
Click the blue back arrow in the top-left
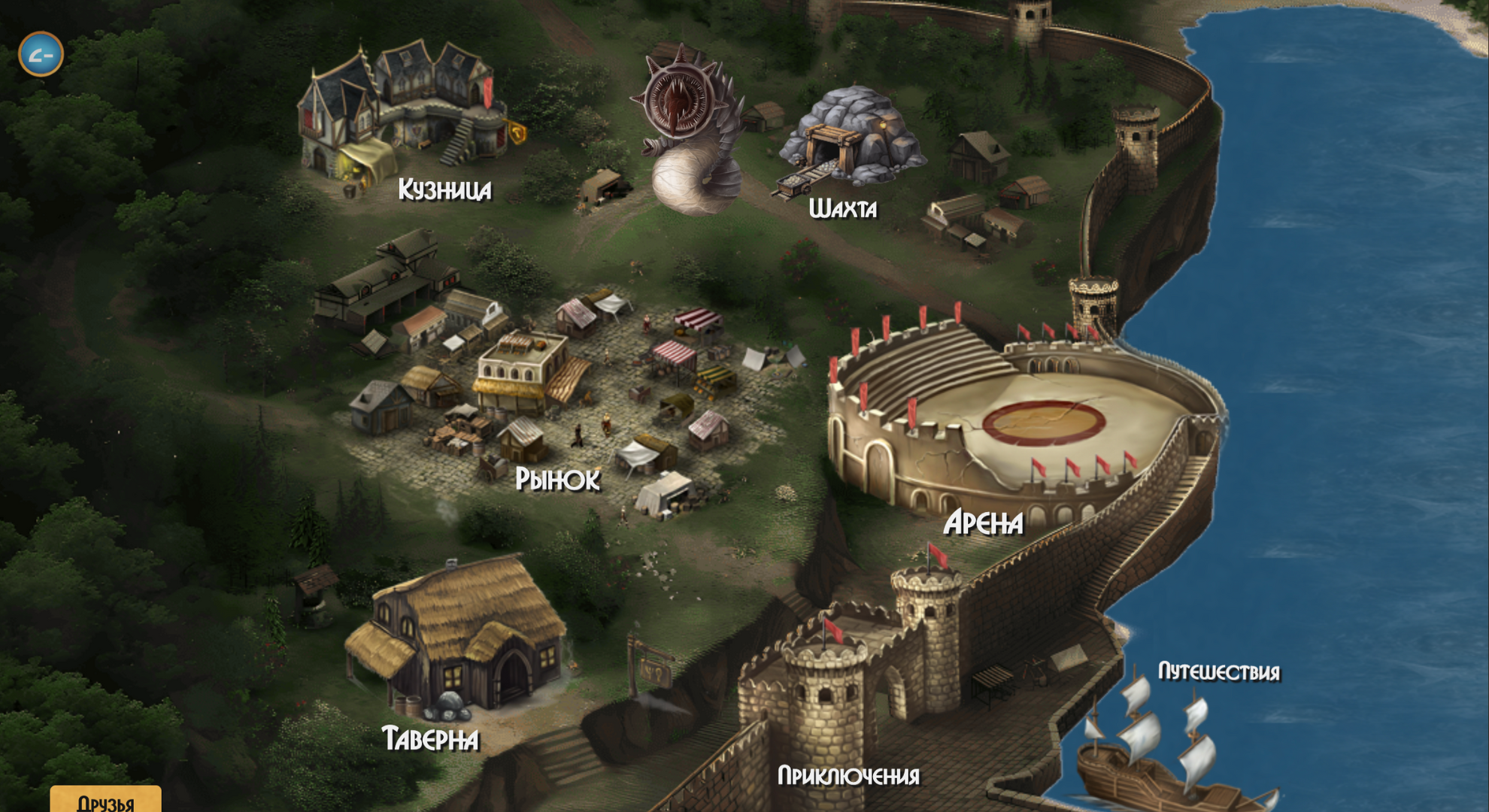tap(41, 54)
